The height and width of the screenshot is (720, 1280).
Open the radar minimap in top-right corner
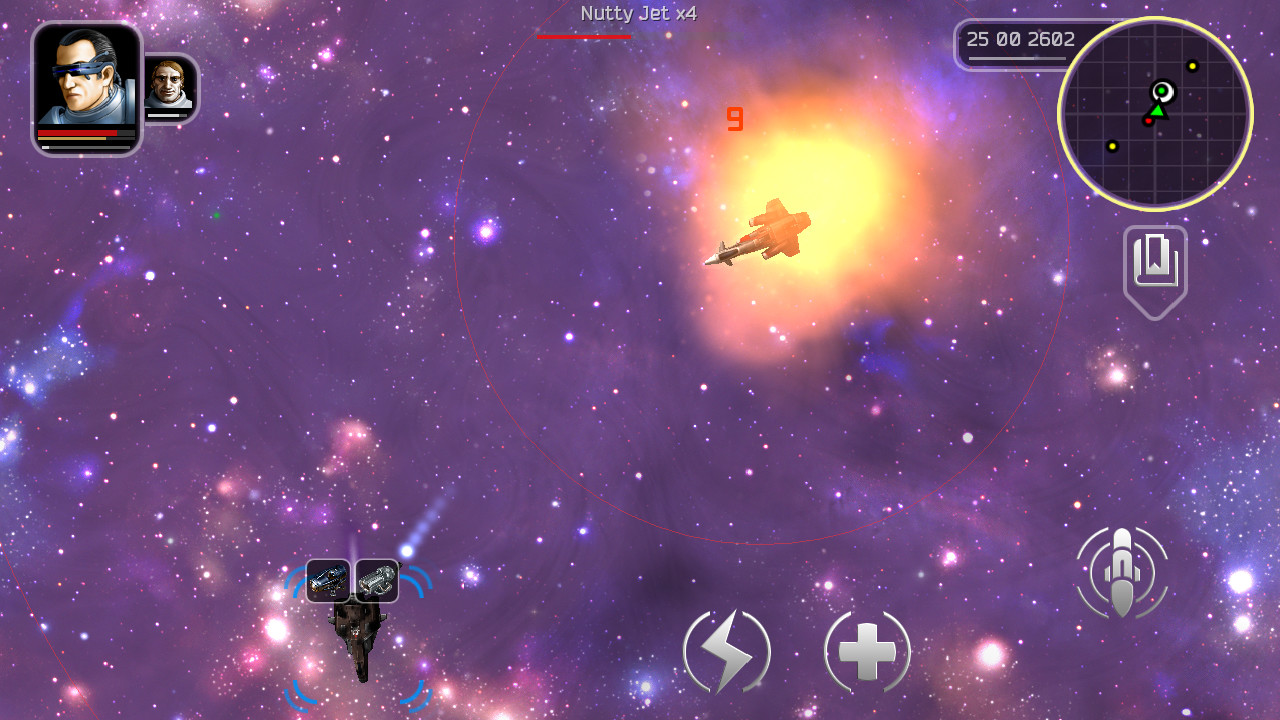pyautogui.click(x=1155, y=114)
